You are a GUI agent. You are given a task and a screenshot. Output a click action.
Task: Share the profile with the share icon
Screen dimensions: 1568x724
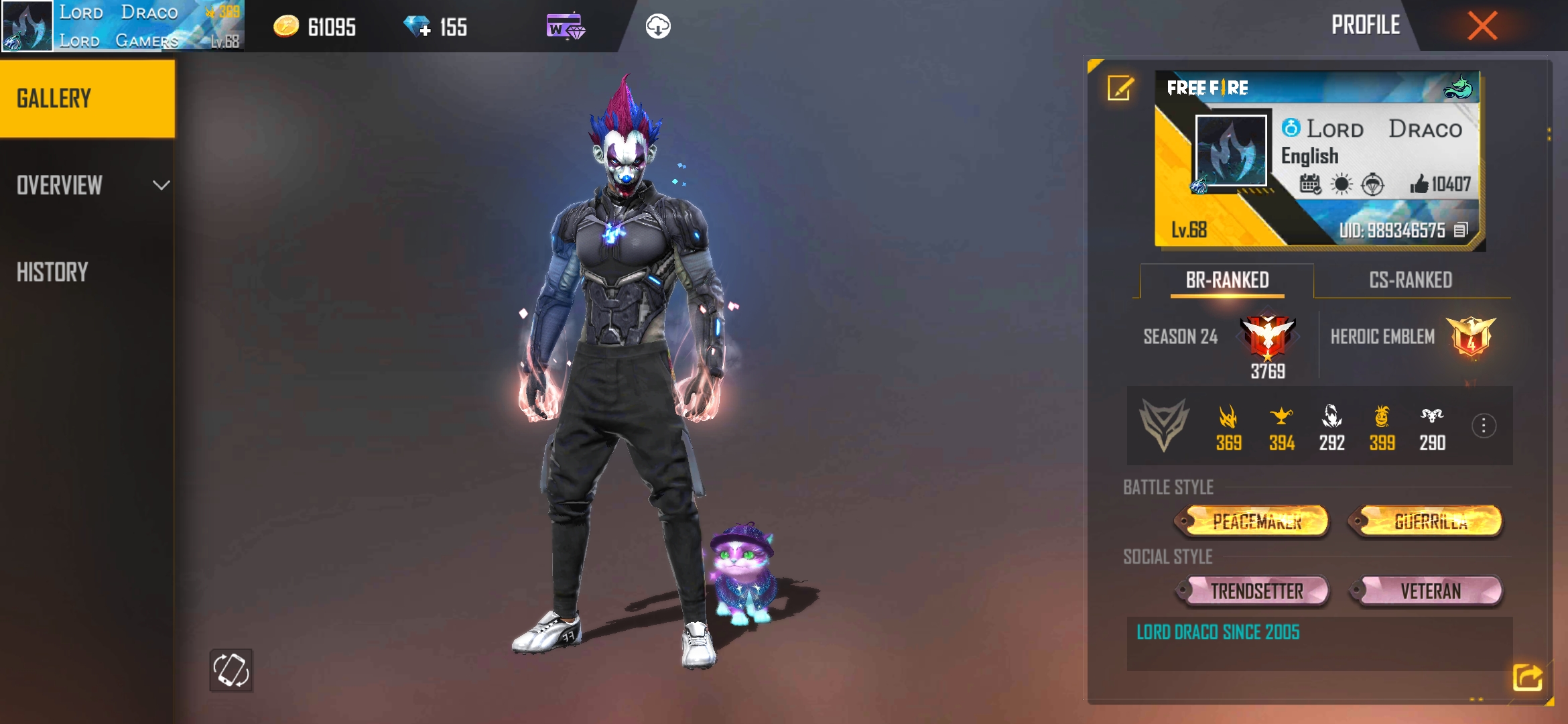(1527, 677)
